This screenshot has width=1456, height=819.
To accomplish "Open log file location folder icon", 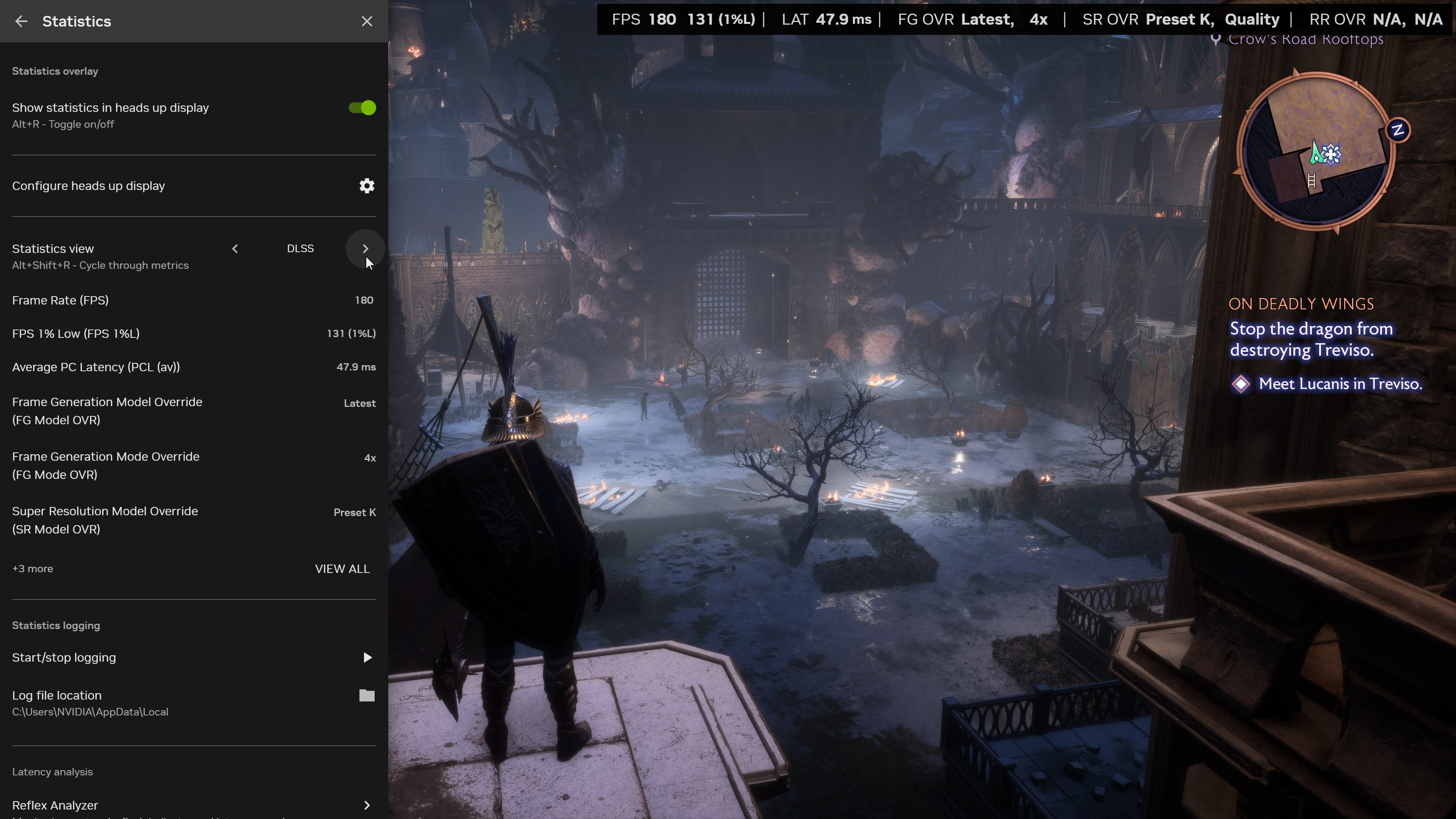I will (366, 696).
